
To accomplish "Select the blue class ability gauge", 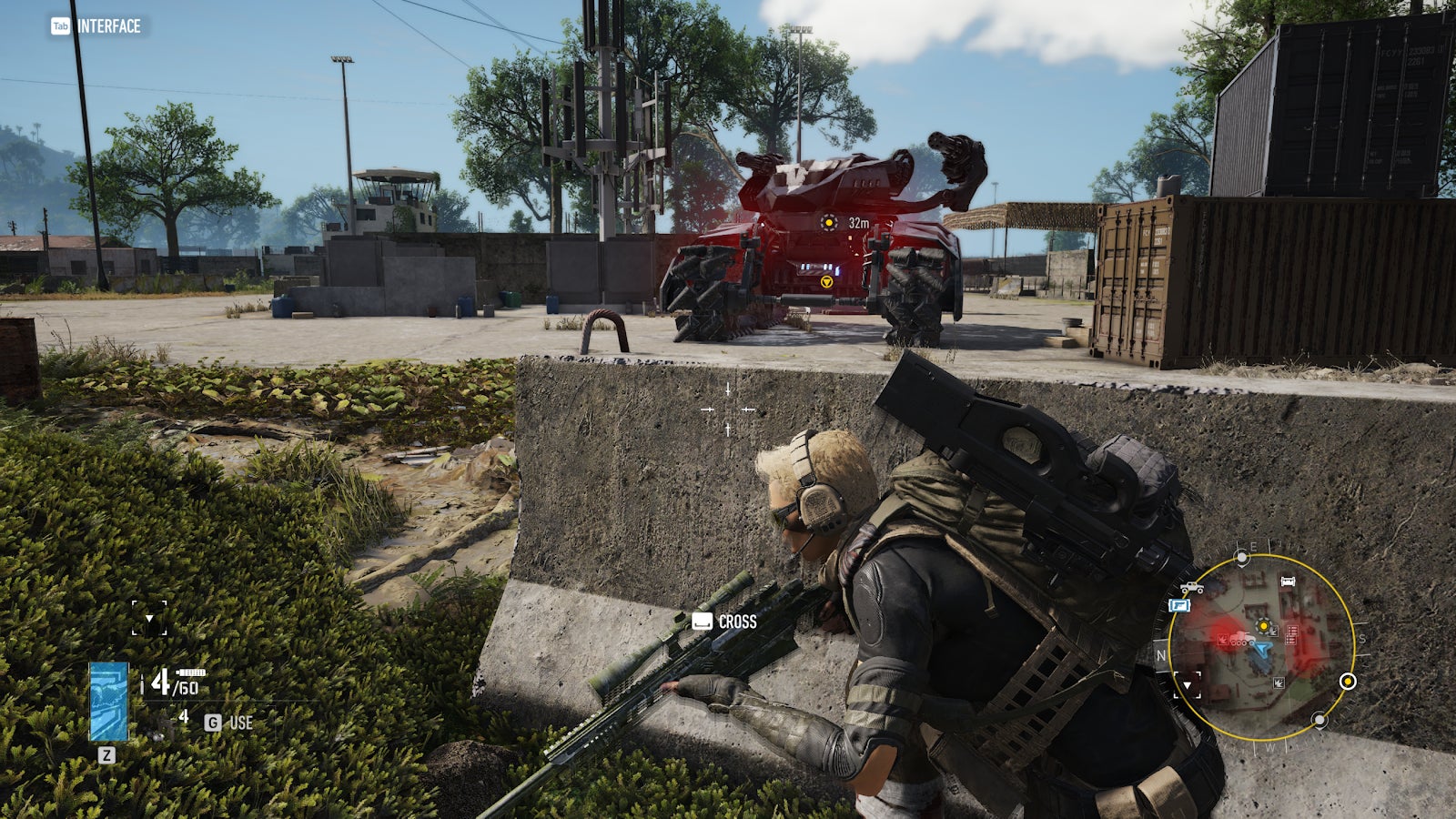I will pos(108,701).
